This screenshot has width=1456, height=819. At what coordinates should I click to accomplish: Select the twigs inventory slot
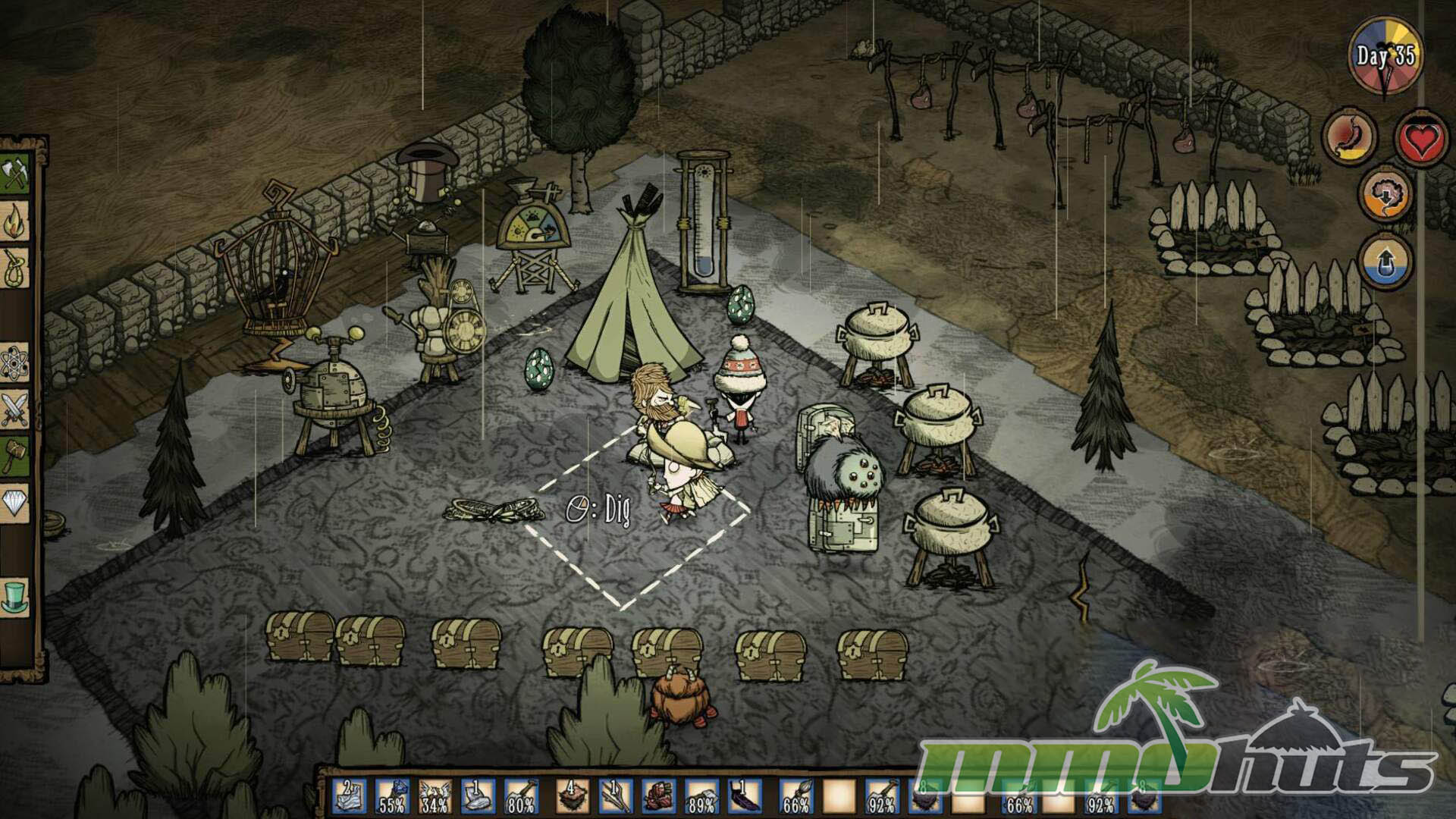pos(616,798)
